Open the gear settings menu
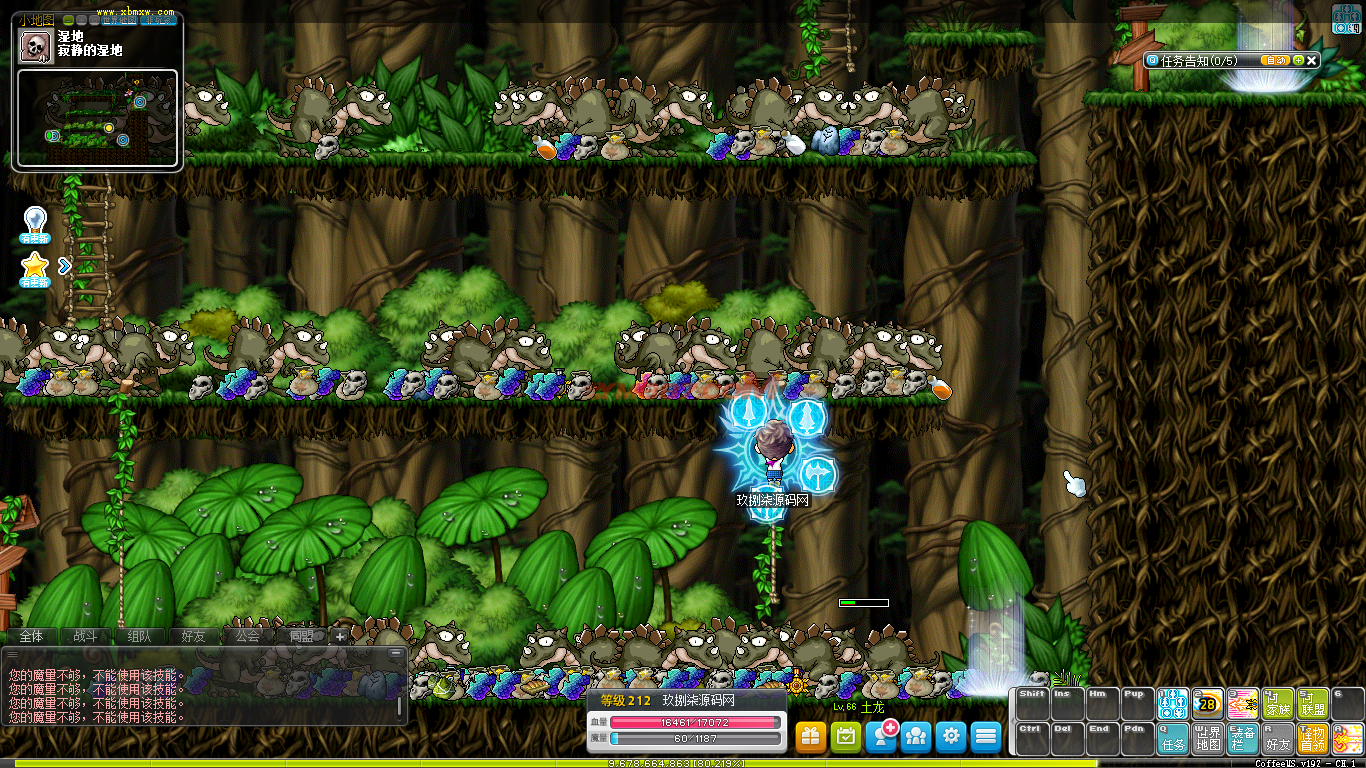 click(951, 737)
